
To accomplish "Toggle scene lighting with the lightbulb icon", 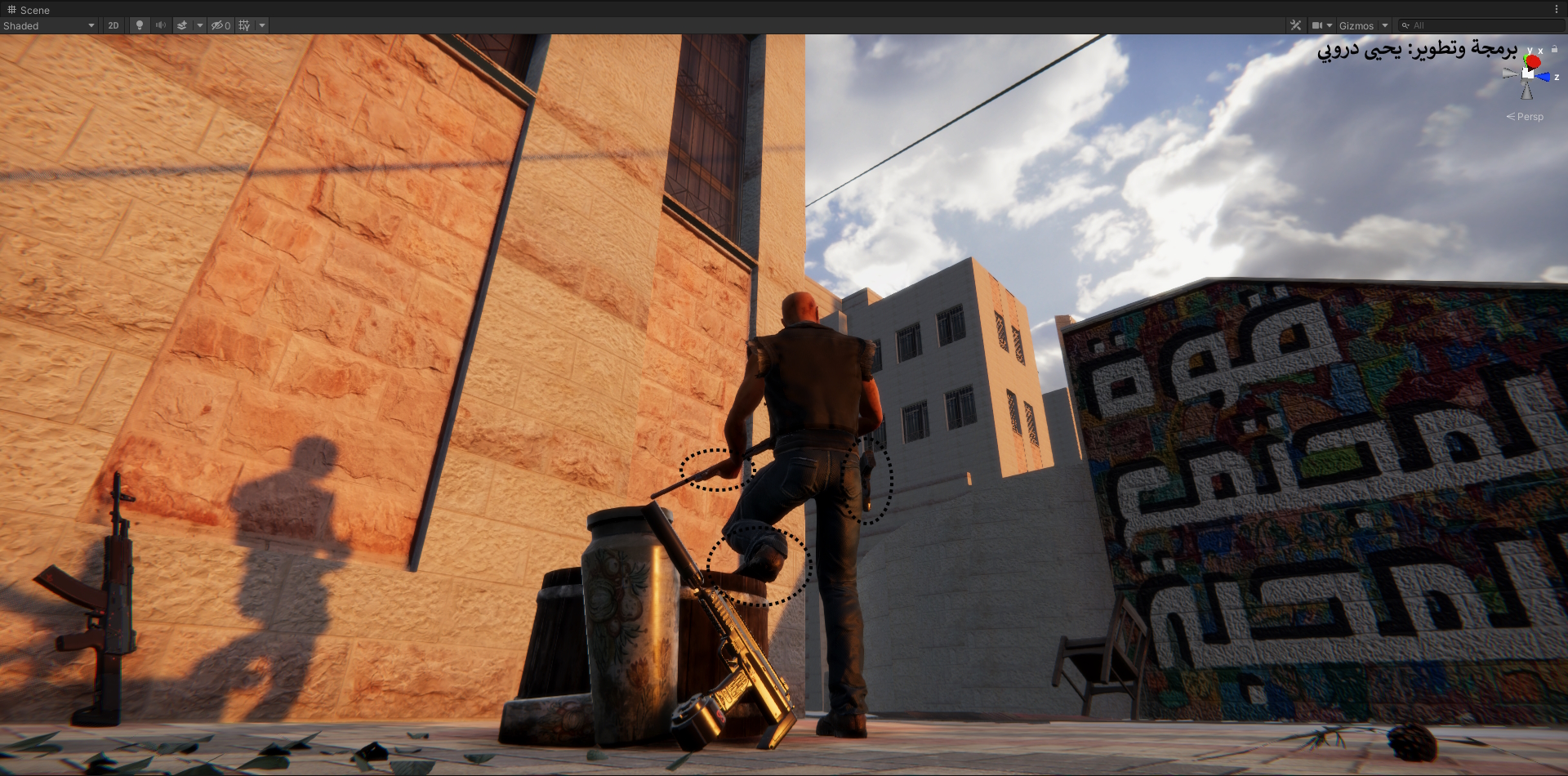I will [140, 25].
